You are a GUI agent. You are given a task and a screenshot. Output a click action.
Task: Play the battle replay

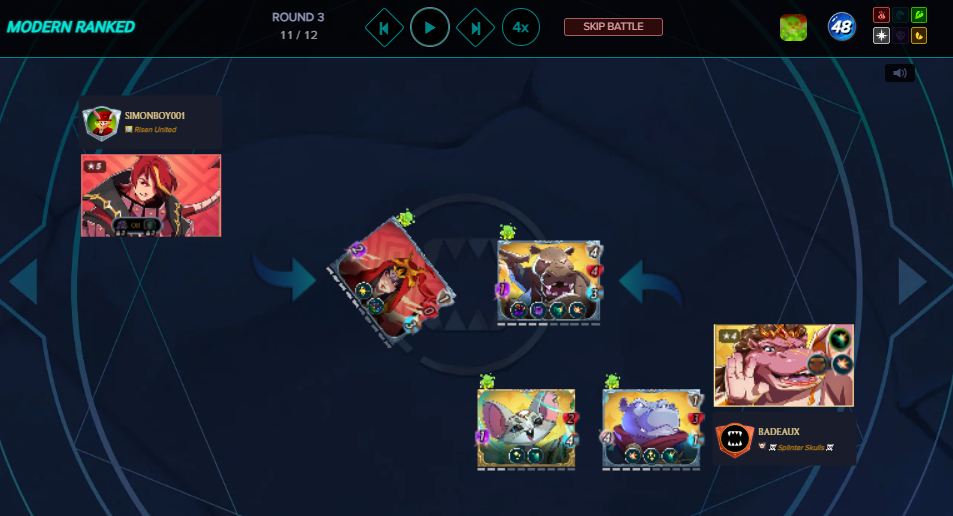429,27
